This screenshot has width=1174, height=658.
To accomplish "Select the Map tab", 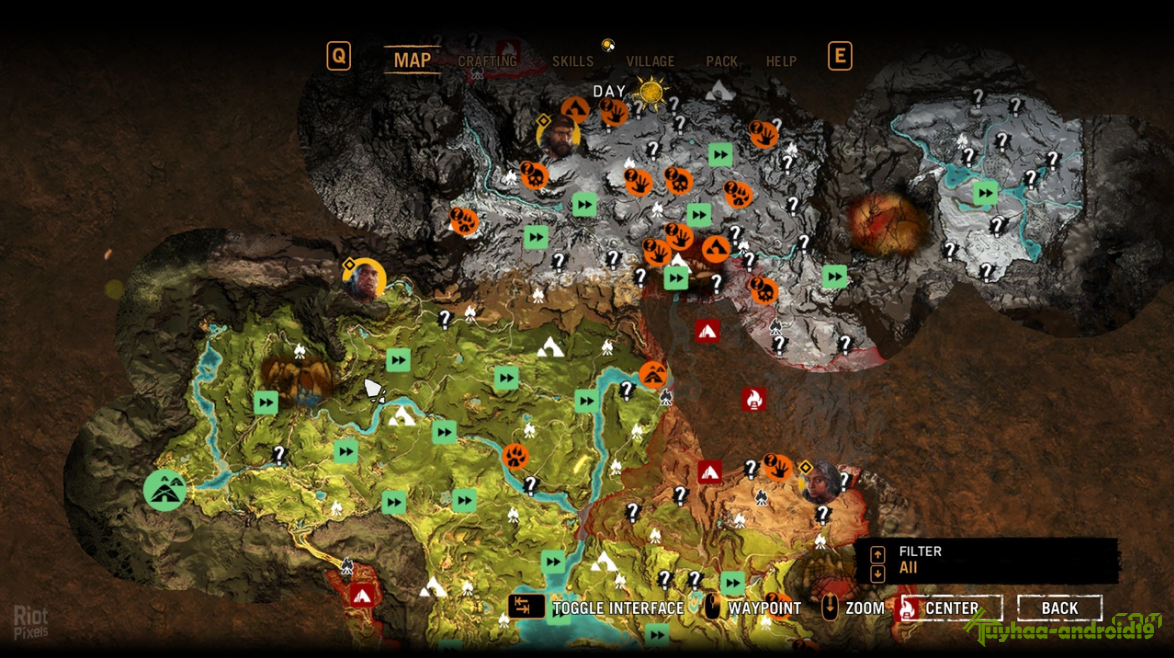I will point(412,60).
